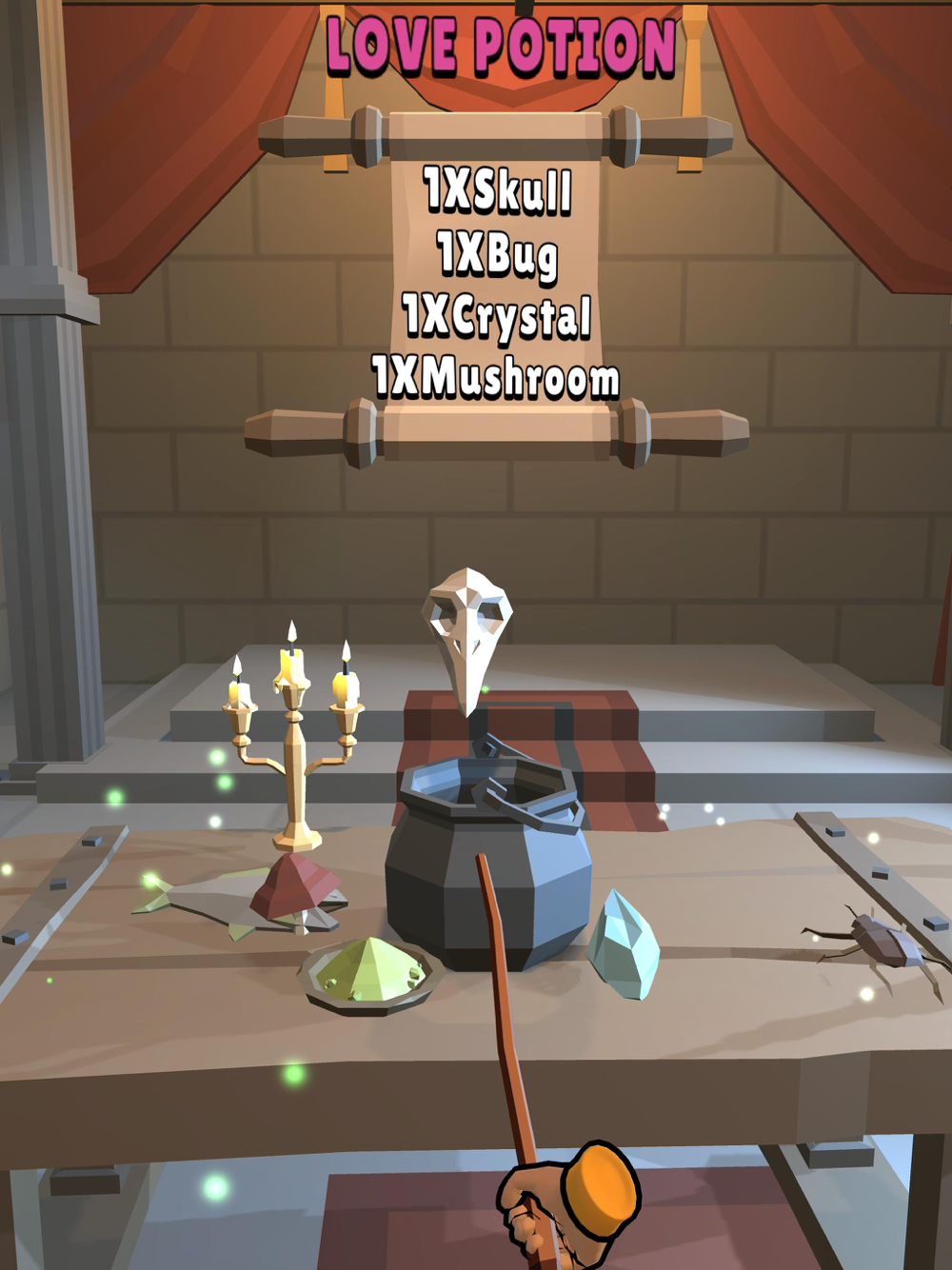952x1270 pixels.
Task: Choose the pale blue crystal
Action: coord(623,944)
